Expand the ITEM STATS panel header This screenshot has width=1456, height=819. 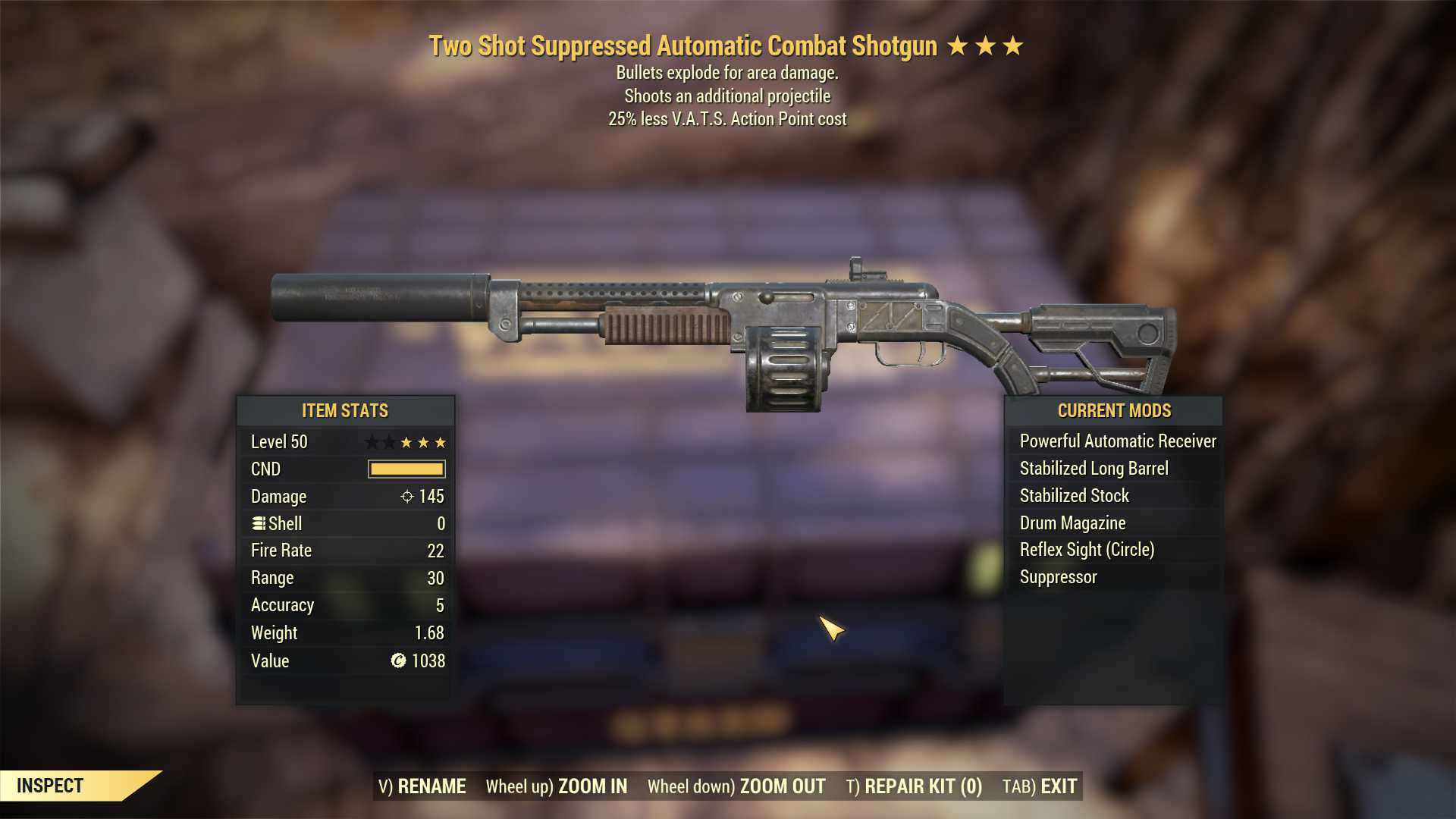(x=345, y=410)
